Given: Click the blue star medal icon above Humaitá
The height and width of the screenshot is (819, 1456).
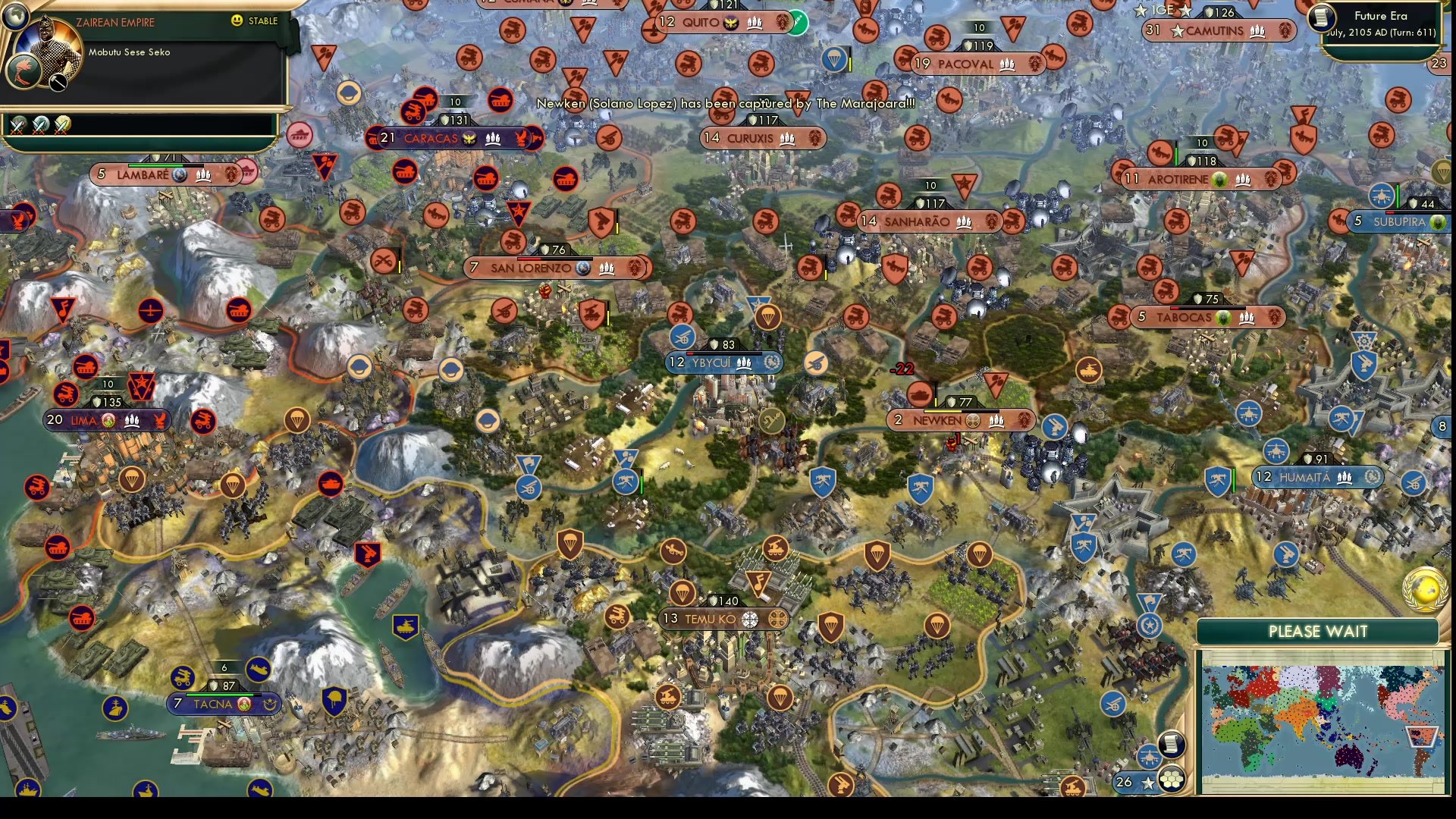Looking at the screenshot, I should pos(1150,623).
